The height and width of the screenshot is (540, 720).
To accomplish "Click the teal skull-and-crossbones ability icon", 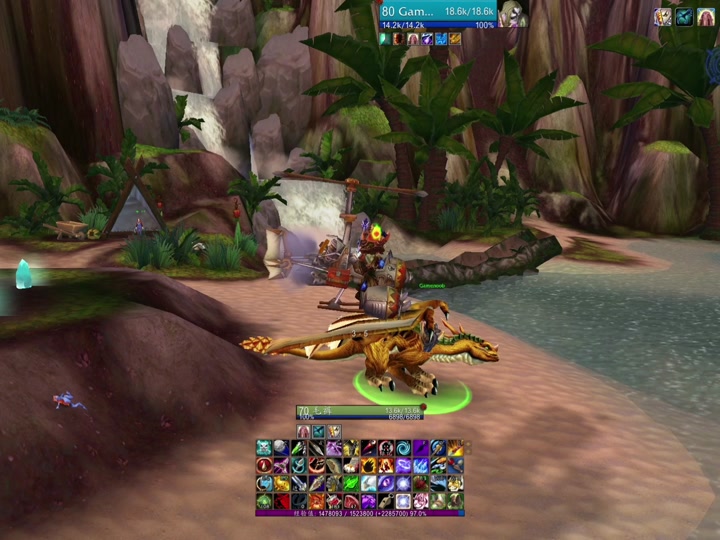I will point(264,447).
